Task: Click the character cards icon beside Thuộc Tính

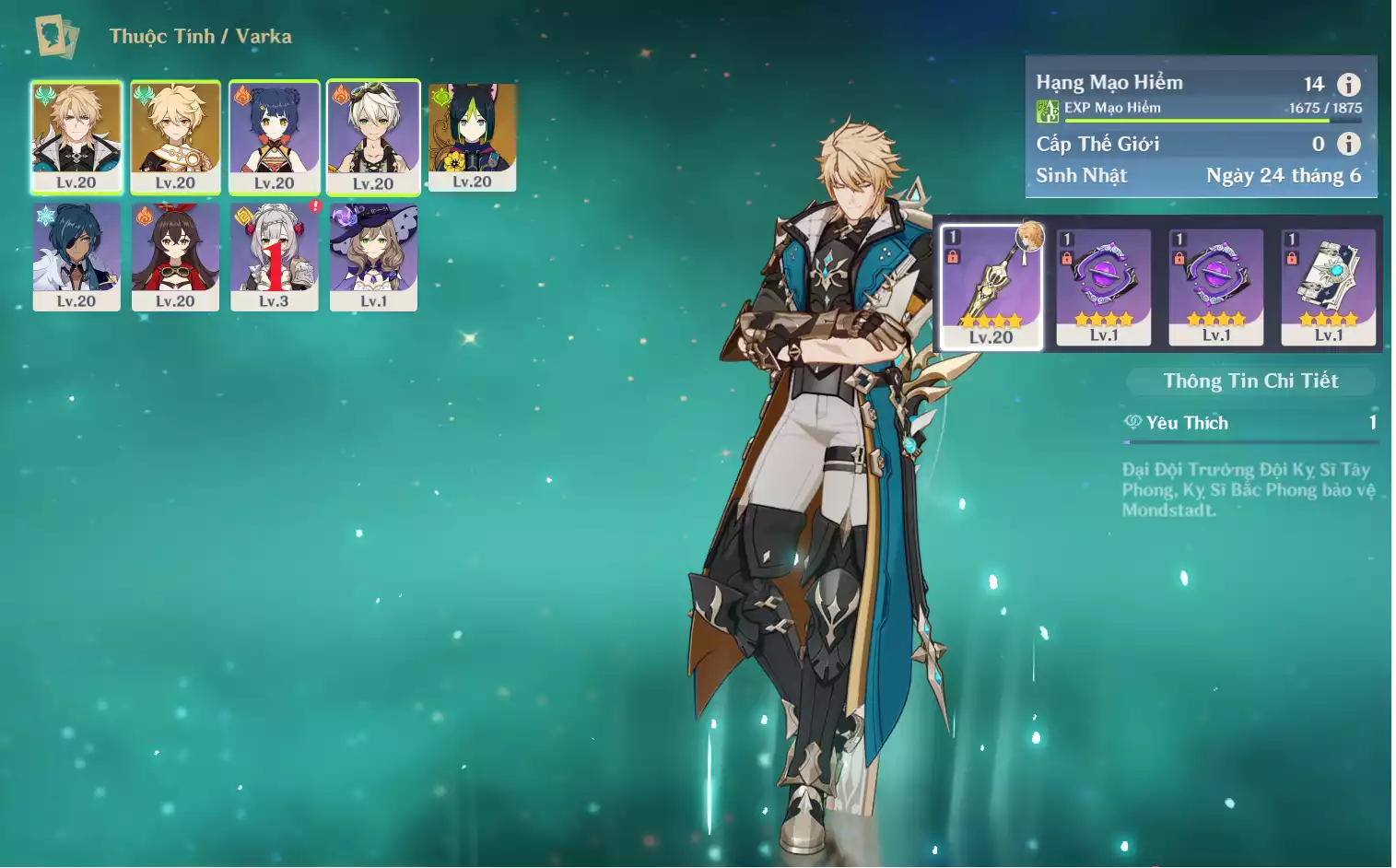Action: tap(56, 36)
